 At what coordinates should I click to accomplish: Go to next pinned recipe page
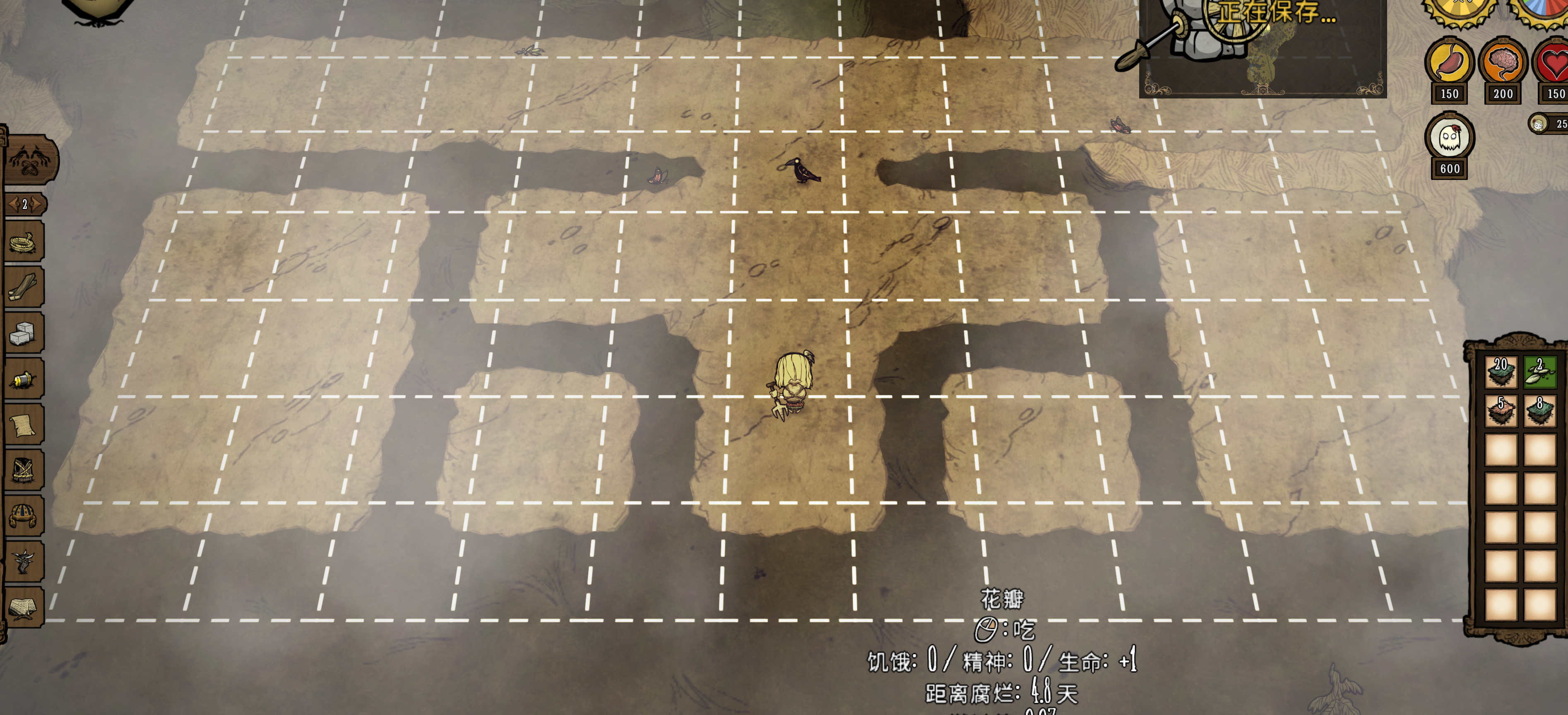(38, 204)
